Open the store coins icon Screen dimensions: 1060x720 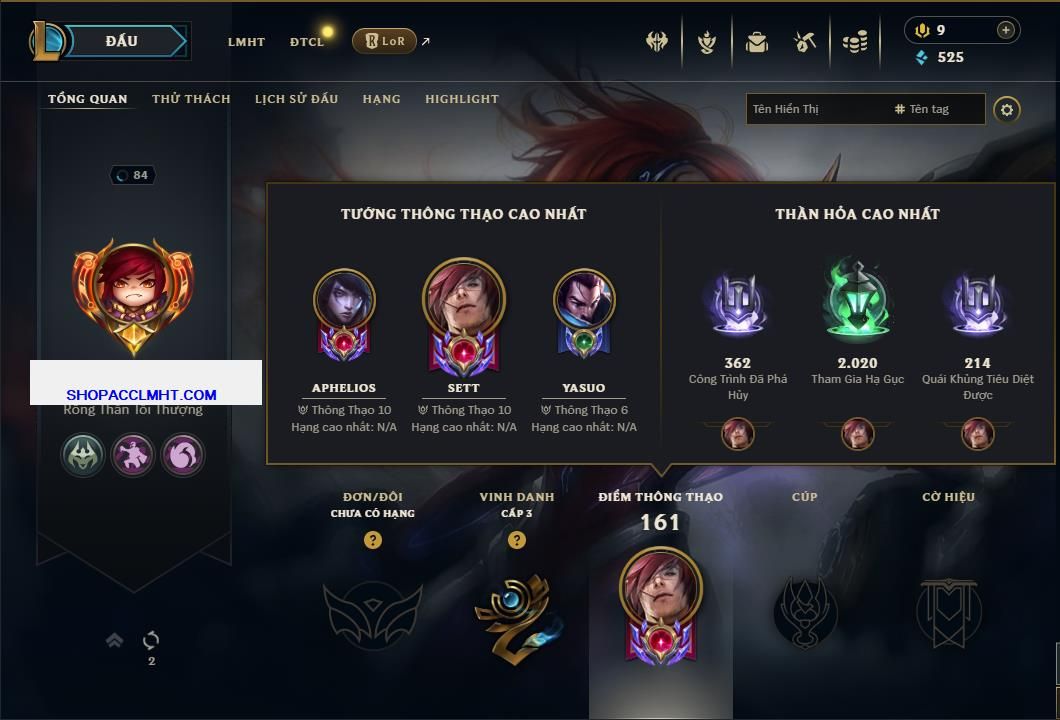tap(854, 42)
